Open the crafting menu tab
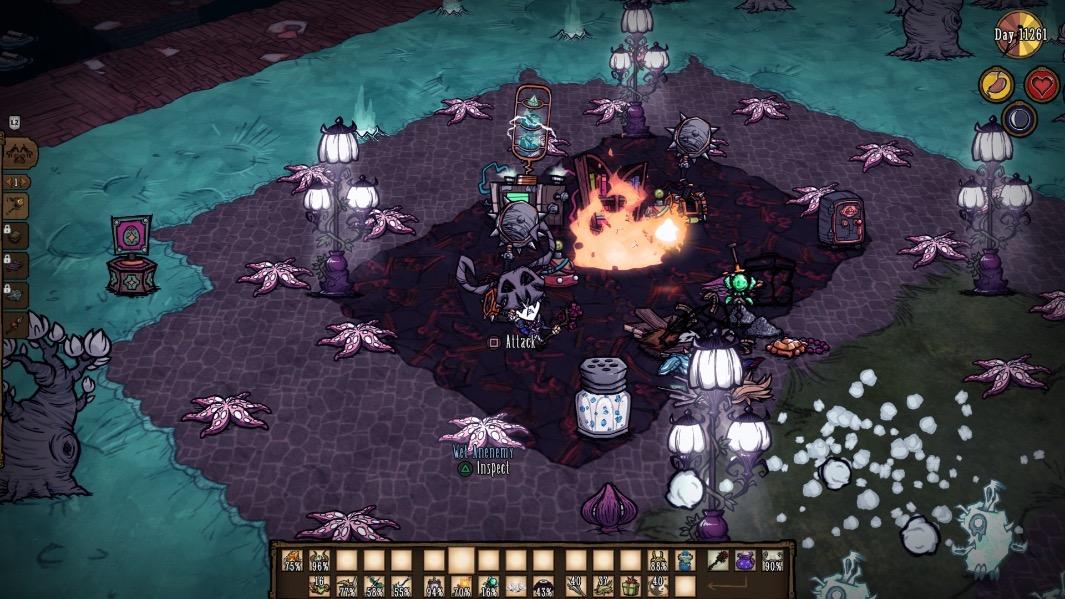This screenshot has height=599, width=1065. [20, 153]
